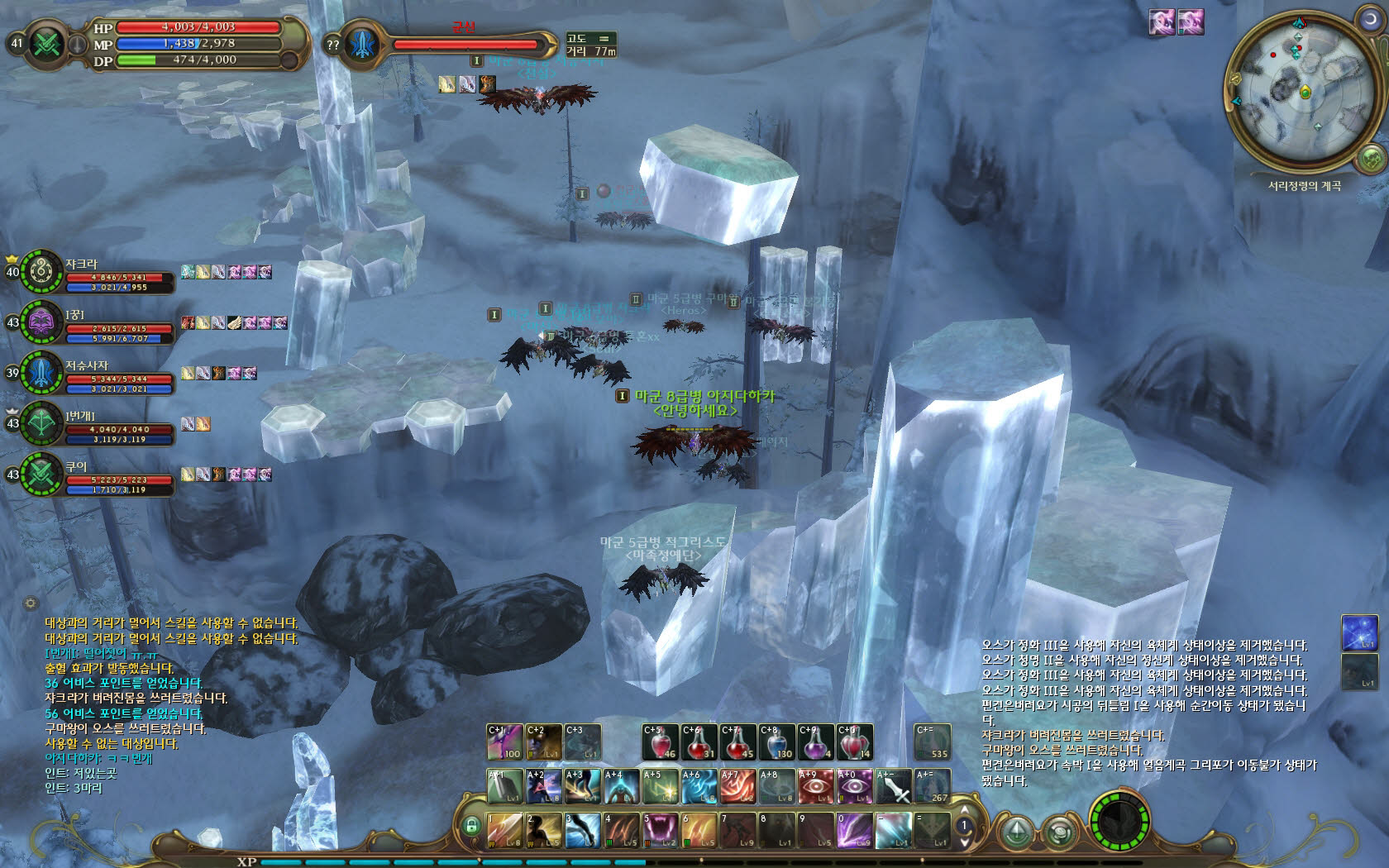Activate the blue starburst skill on the right edge
The height and width of the screenshot is (868, 1389).
[x=1358, y=632]
